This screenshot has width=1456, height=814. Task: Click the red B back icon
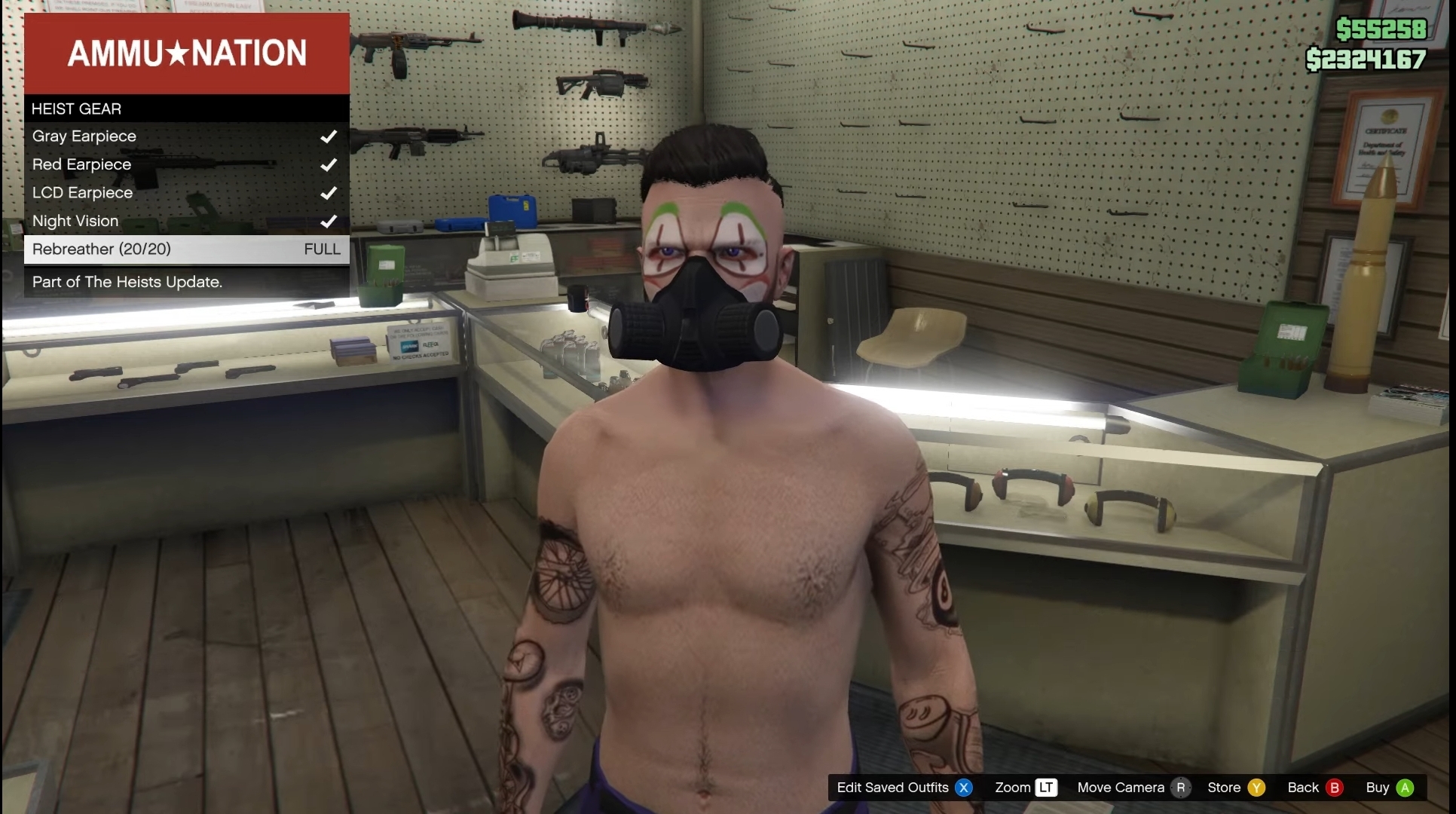(x=1335, y=788)
